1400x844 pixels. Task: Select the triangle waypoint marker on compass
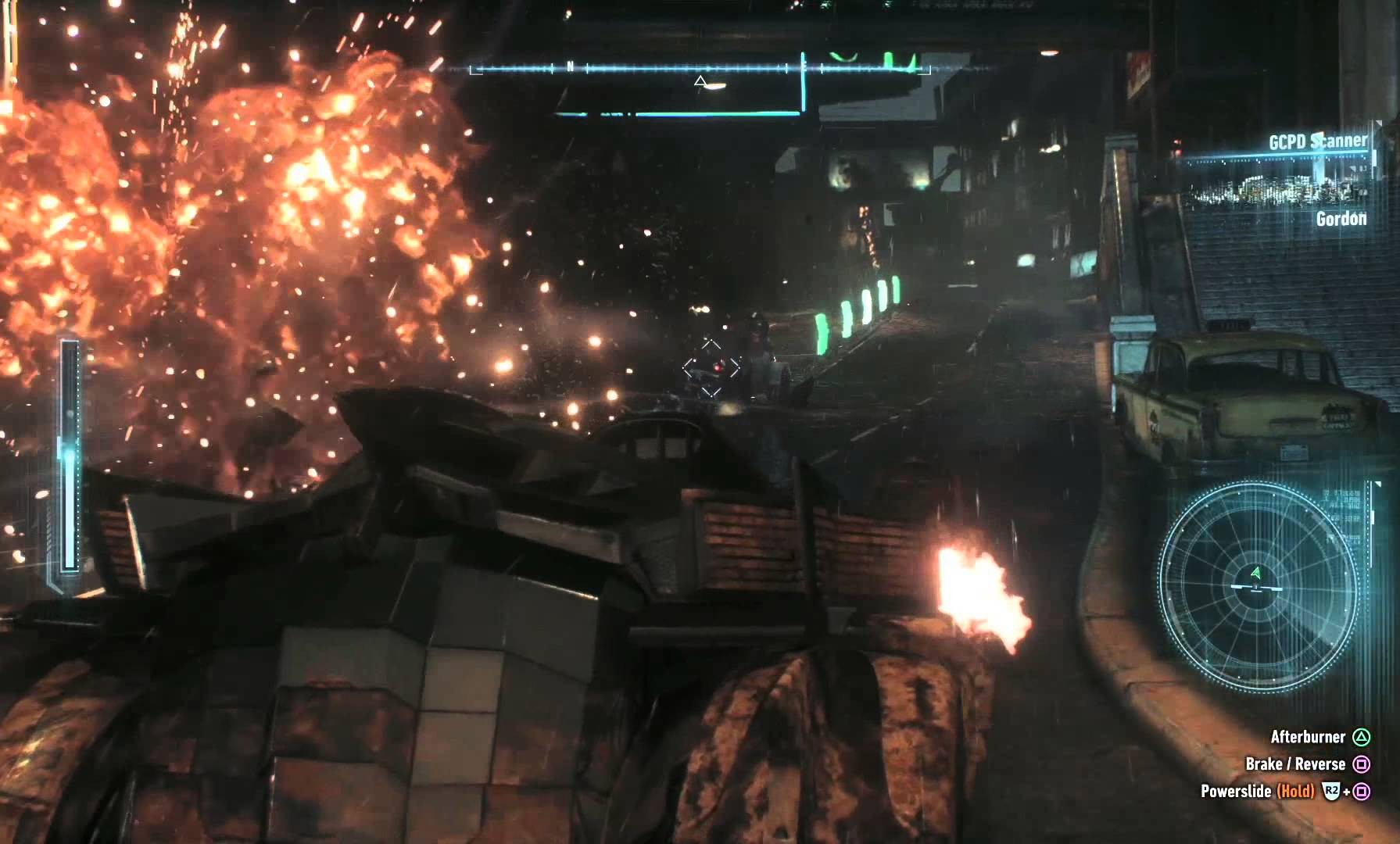point(700,80)
